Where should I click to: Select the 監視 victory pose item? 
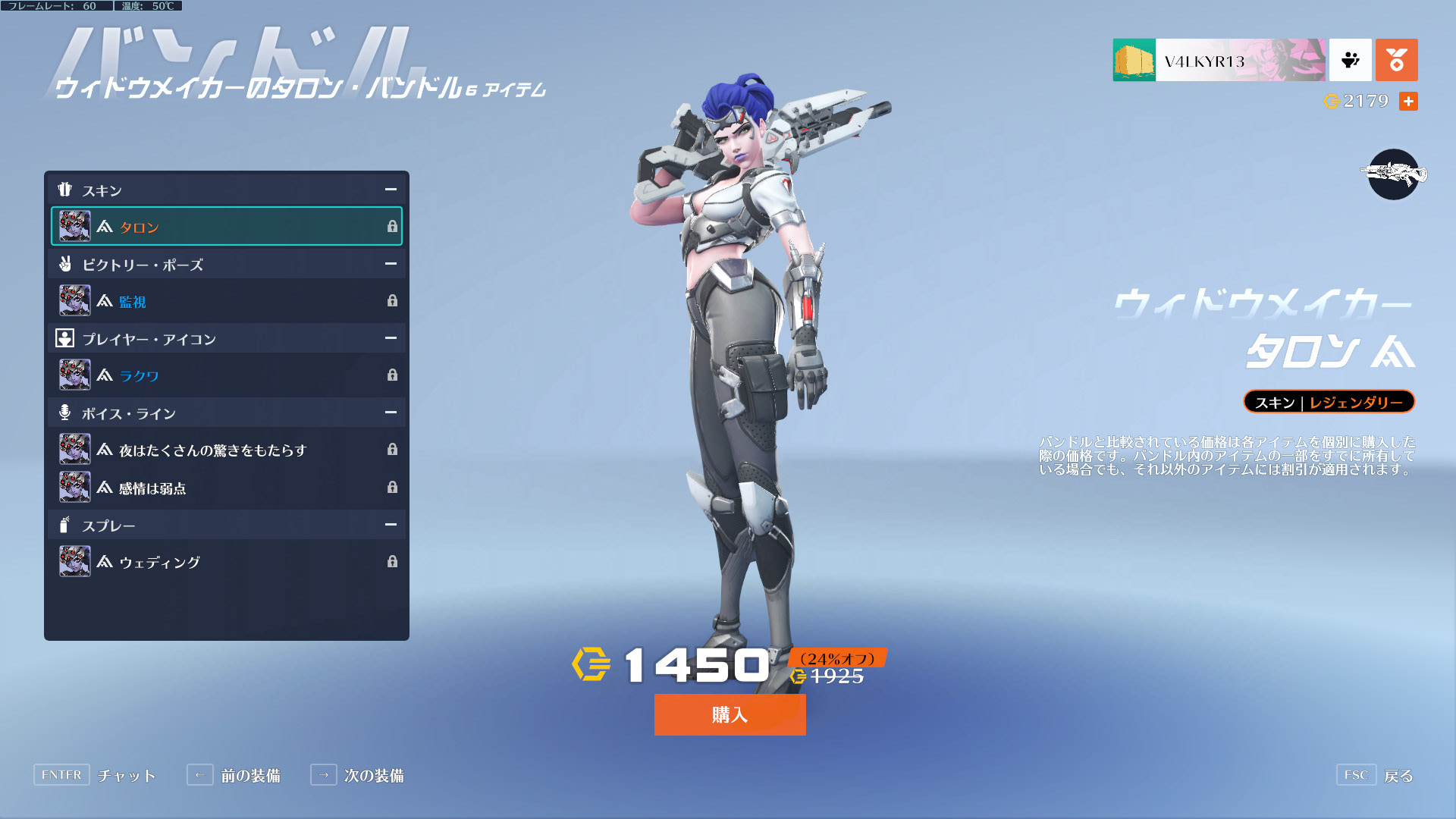226,301
